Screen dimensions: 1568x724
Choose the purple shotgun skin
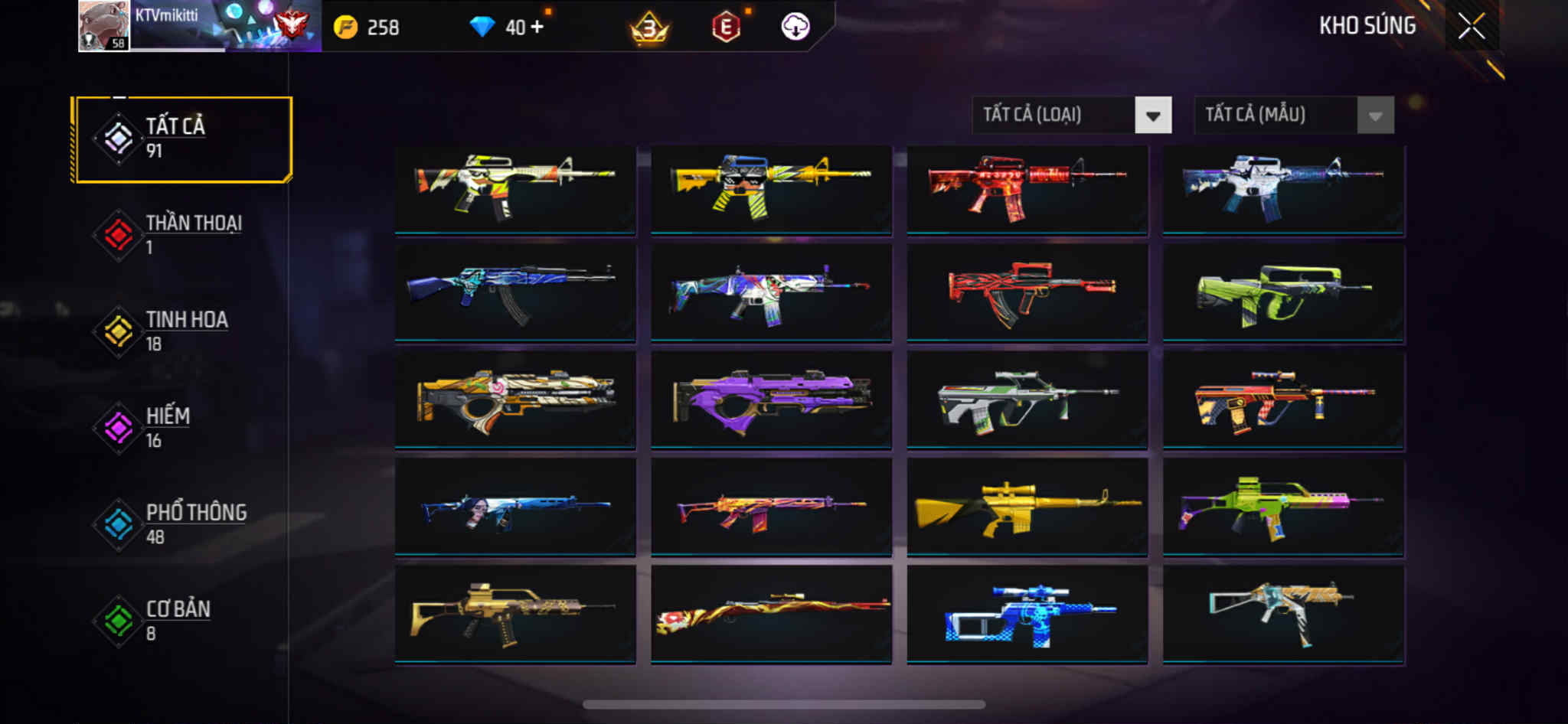click(x=771, y=400)
